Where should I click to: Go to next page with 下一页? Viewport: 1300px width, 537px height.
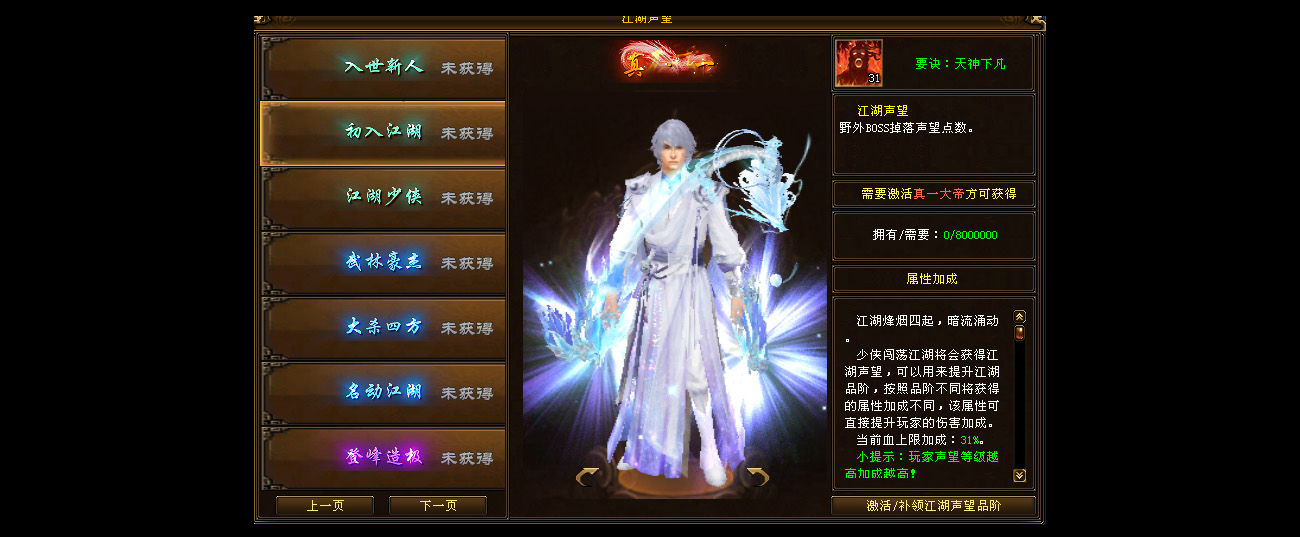coord(437,506)
